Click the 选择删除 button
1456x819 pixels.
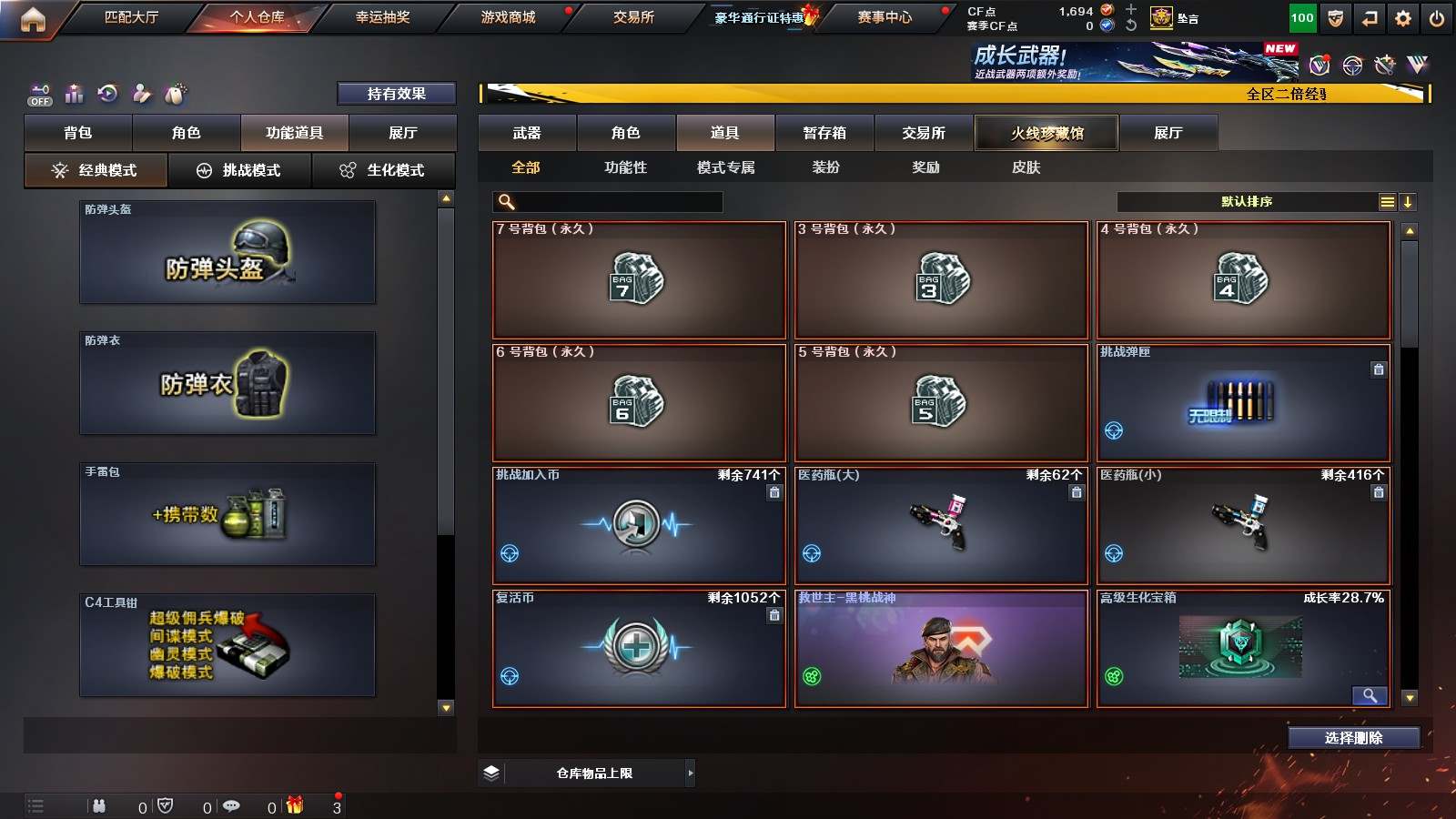[x=1353, y=738]
